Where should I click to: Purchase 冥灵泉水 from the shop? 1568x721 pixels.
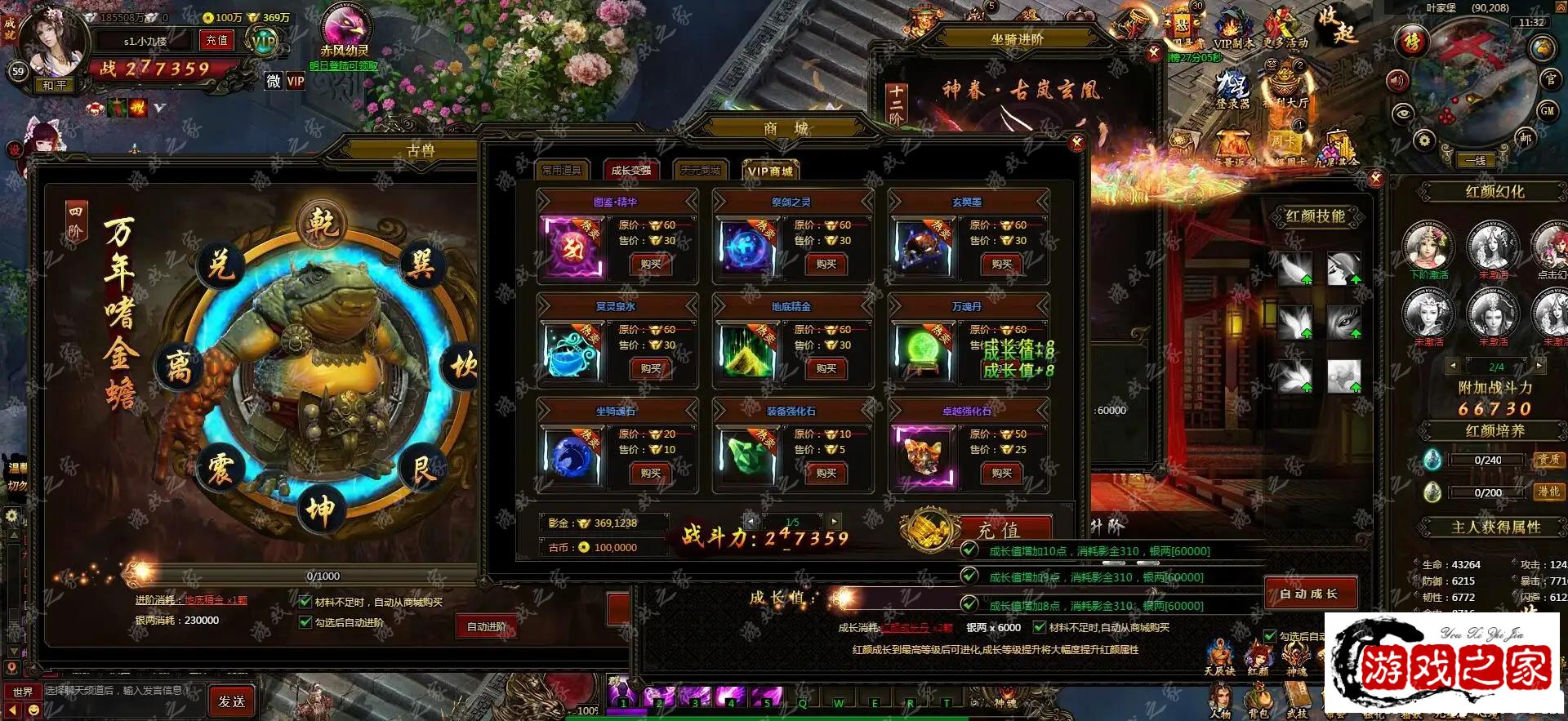pos(650,368)
